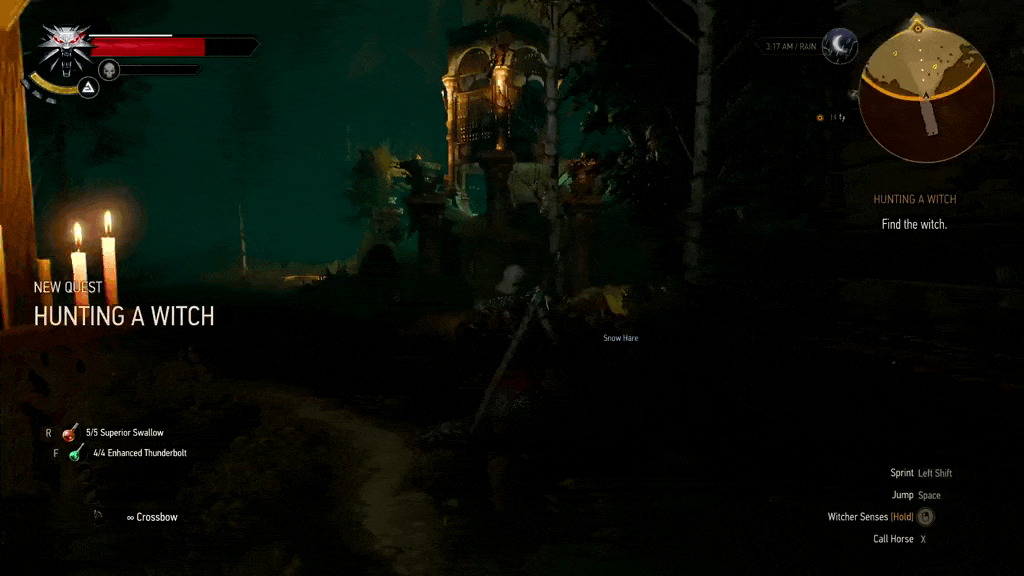Click the Find the witch objective

point(914,225)
